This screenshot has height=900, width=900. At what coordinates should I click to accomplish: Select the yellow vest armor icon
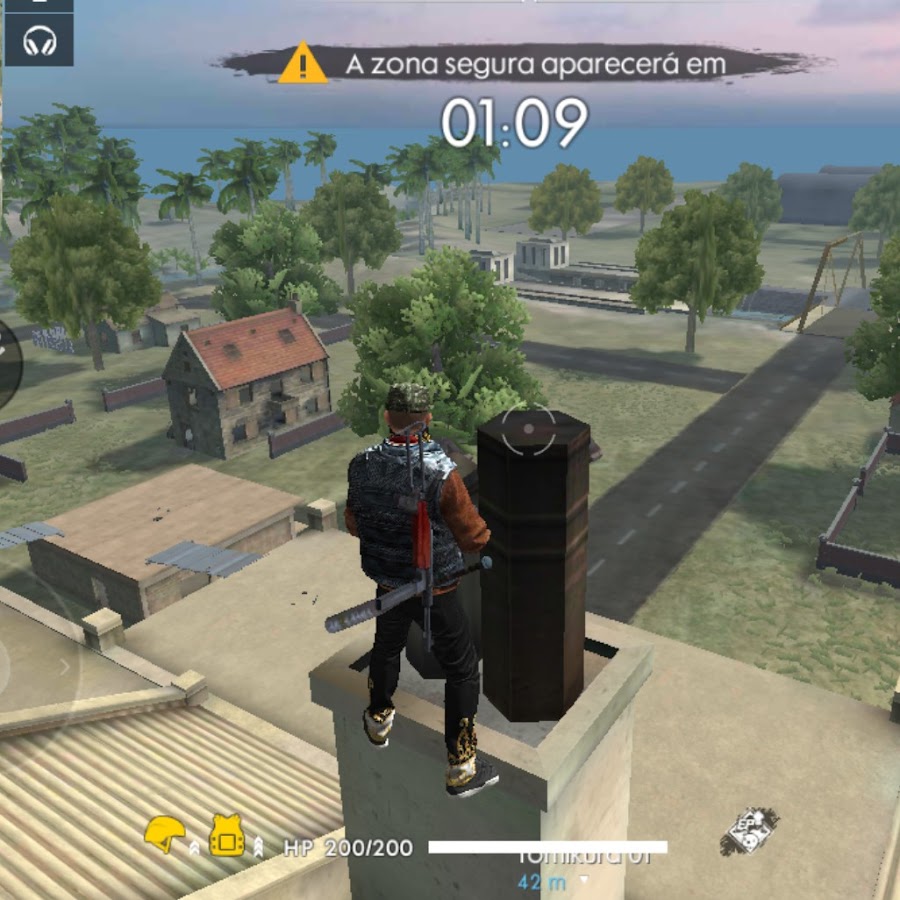pyautogui.click(x=227, y=834)
